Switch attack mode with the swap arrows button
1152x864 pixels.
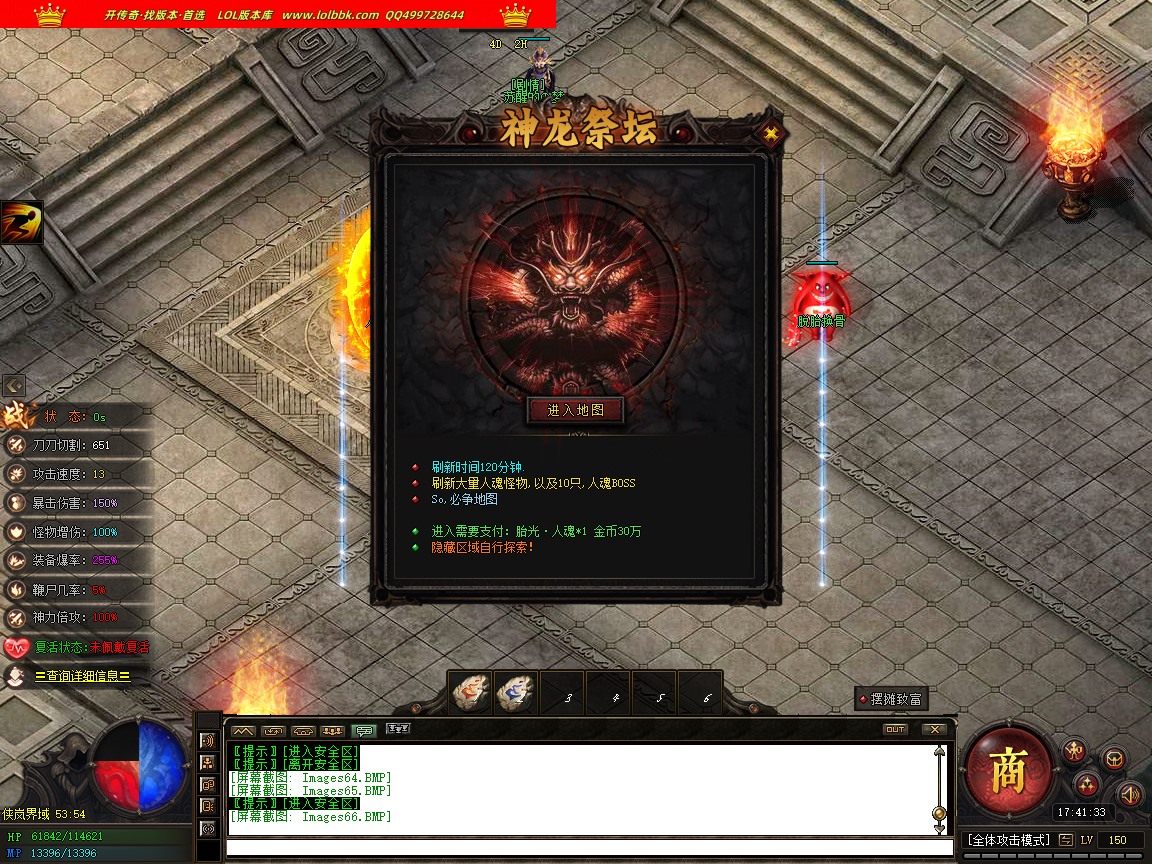click(1066, 840)
